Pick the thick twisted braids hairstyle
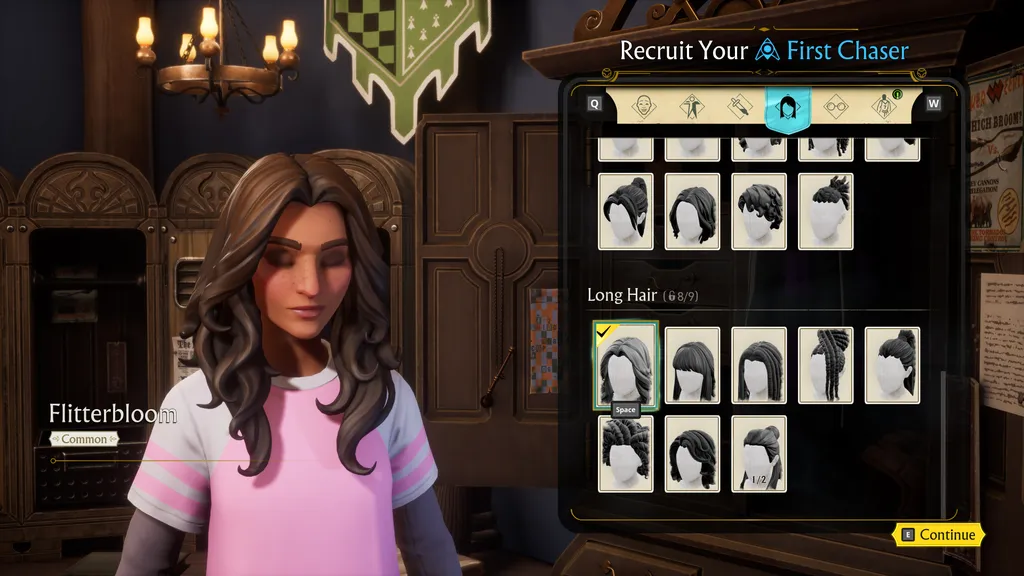 [x=626, y=453]
